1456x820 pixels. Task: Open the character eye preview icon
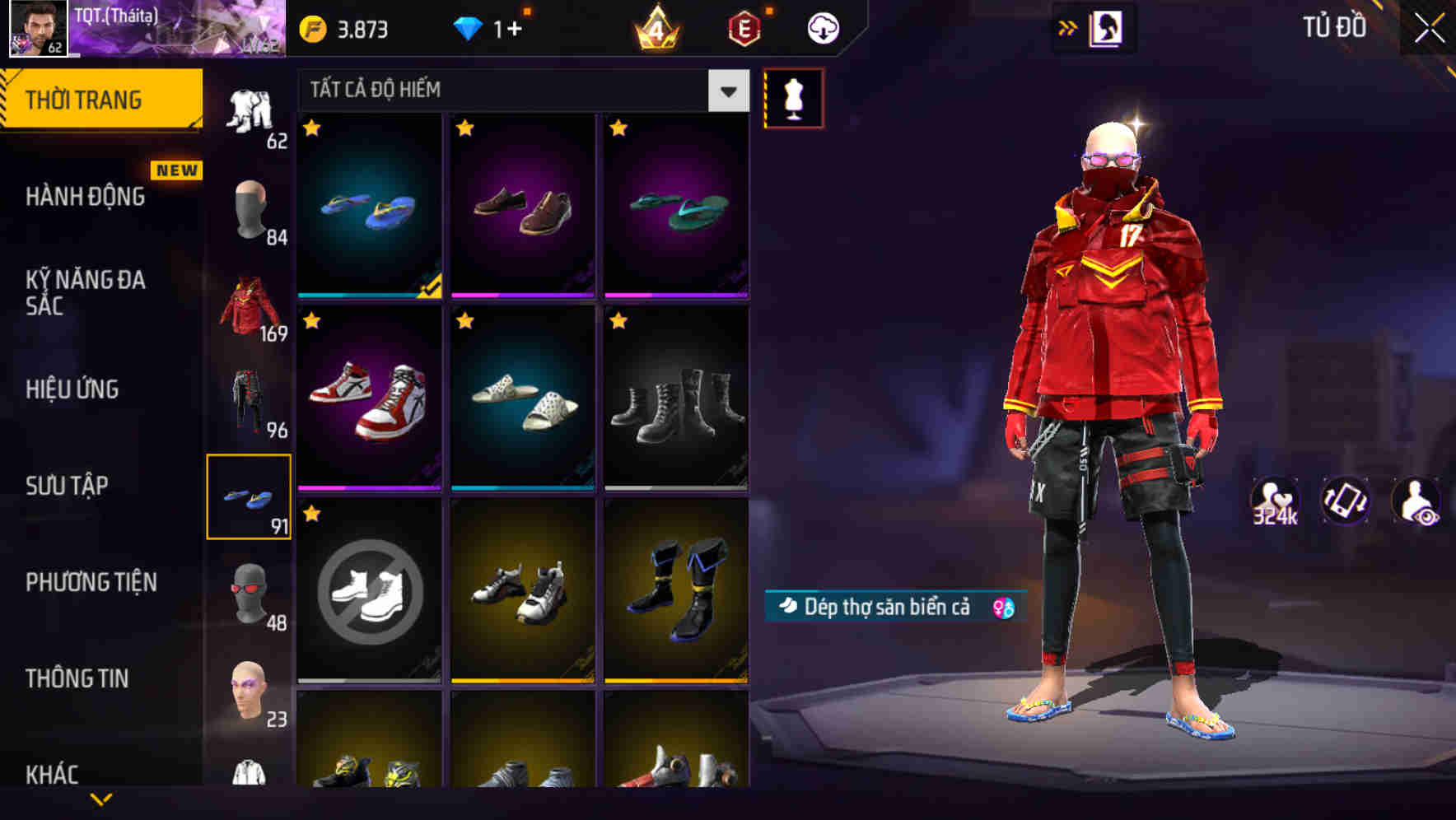(1418, 500)
